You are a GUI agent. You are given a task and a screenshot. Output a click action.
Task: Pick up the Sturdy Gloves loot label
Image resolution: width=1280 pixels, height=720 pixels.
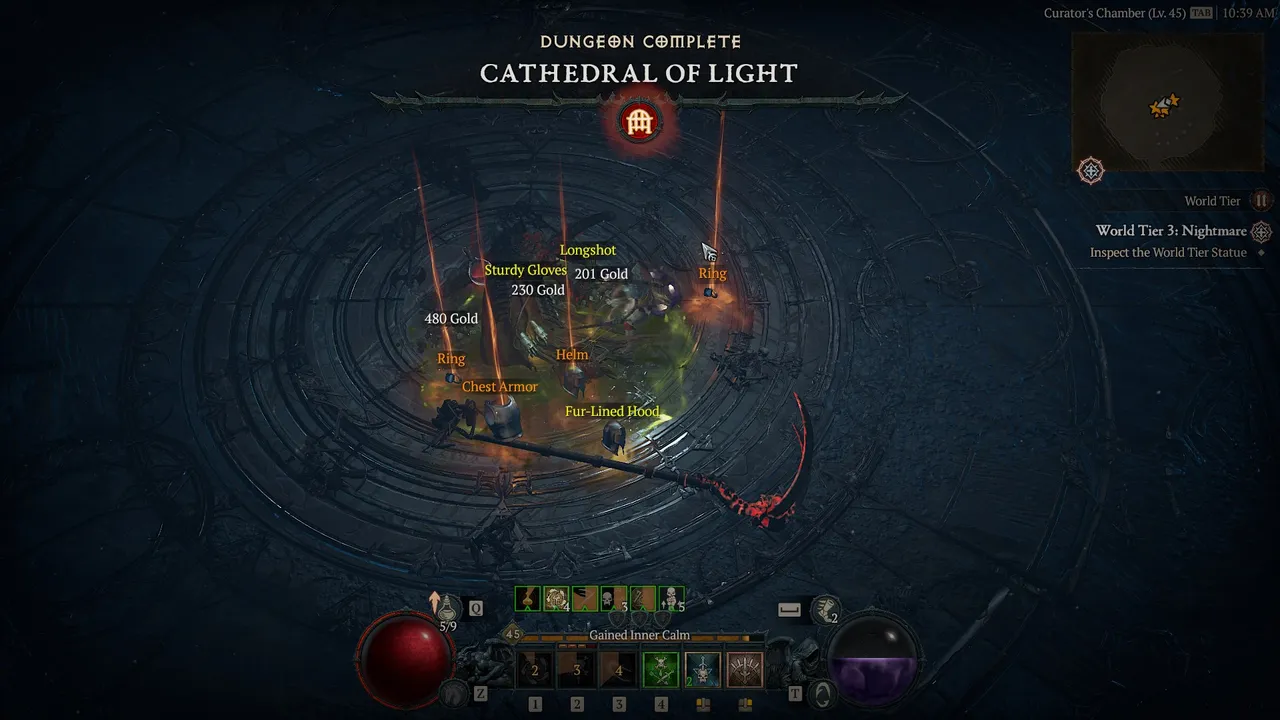click(x=525, y=270)
